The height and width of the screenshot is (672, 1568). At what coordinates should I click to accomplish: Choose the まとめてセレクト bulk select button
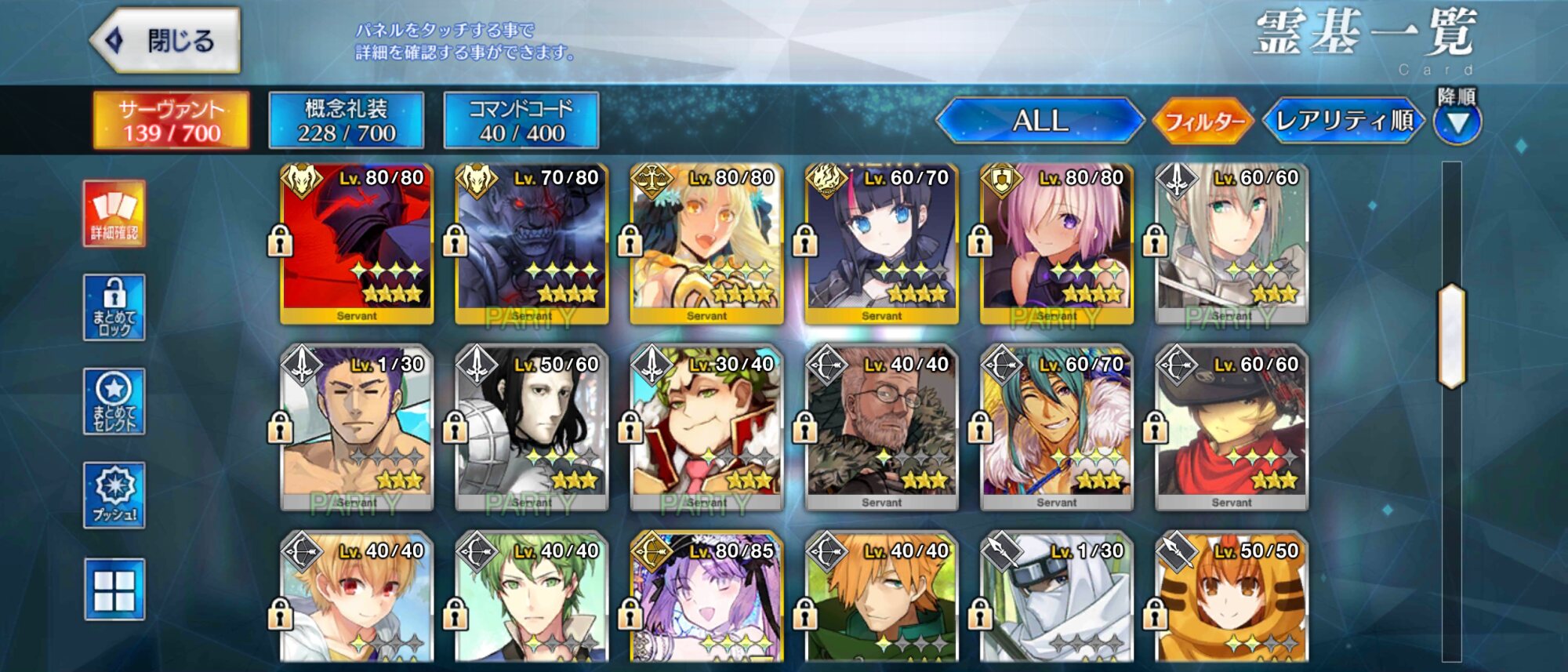click(x=114, y=401)
